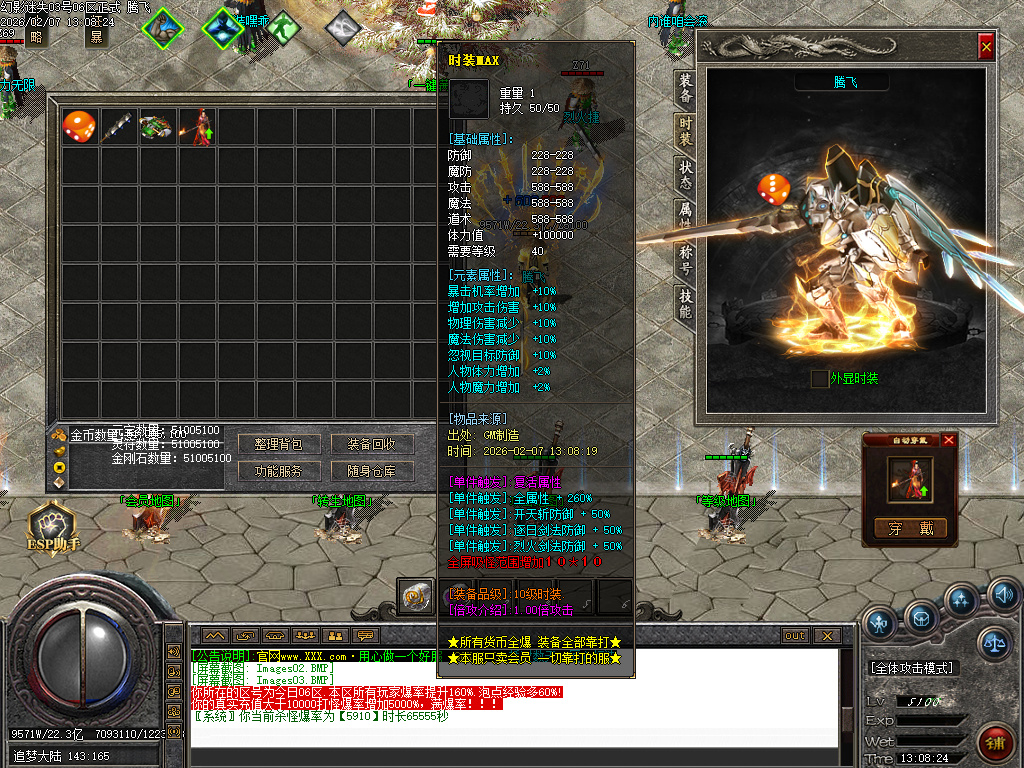
Task: Open the 随身仓库 portable warehouse
Action: tap(372, 470)
